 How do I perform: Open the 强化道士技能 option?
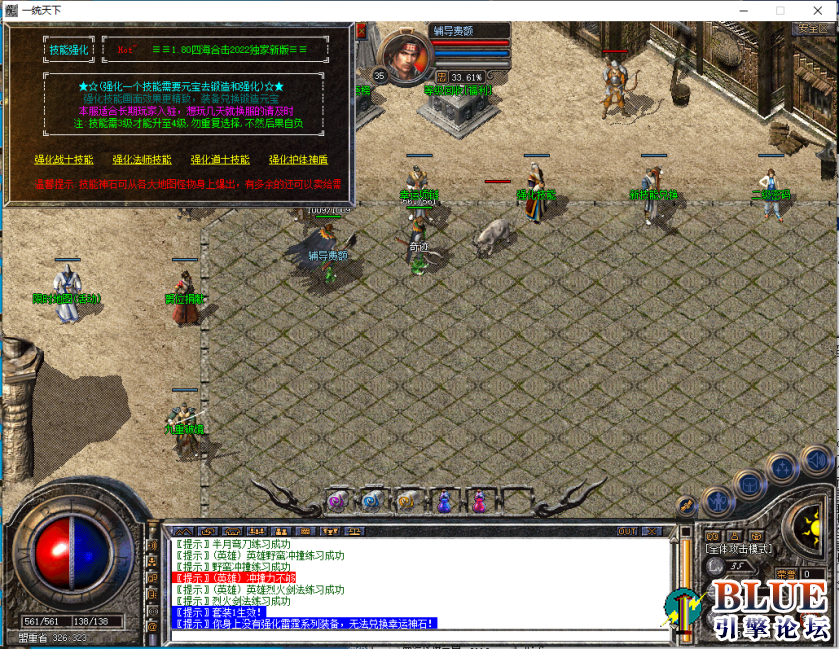click(220, 160)
